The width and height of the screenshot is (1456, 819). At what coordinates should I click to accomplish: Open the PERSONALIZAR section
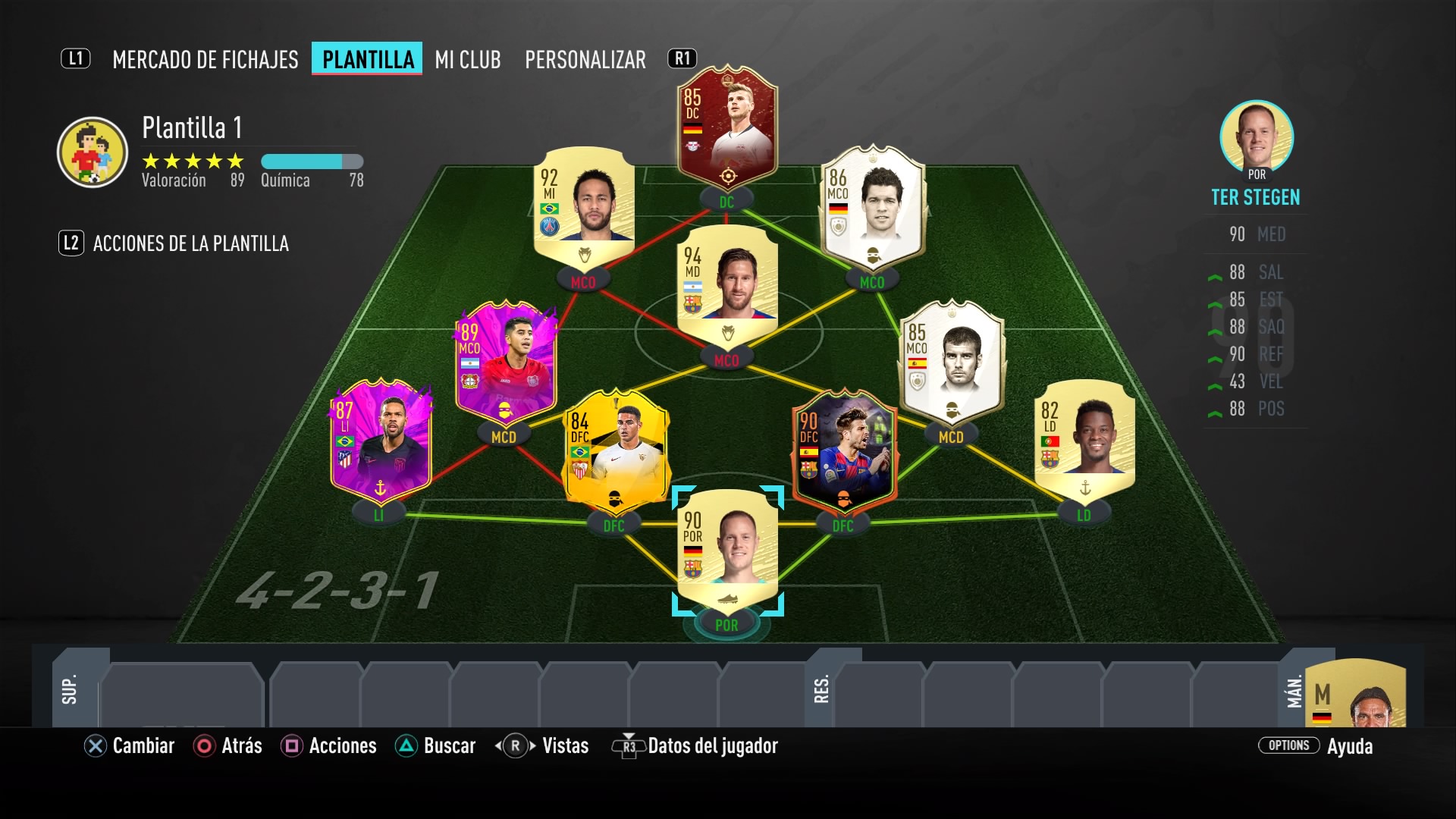[x=585, y=60]
